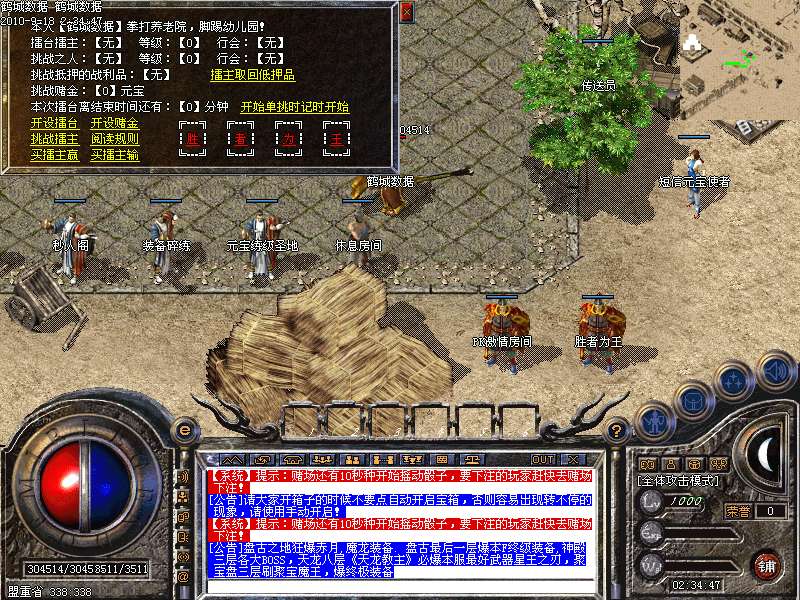800x600 pixels.
Task: Open the bag inventory round icon
Action: [x=693, y=398]
